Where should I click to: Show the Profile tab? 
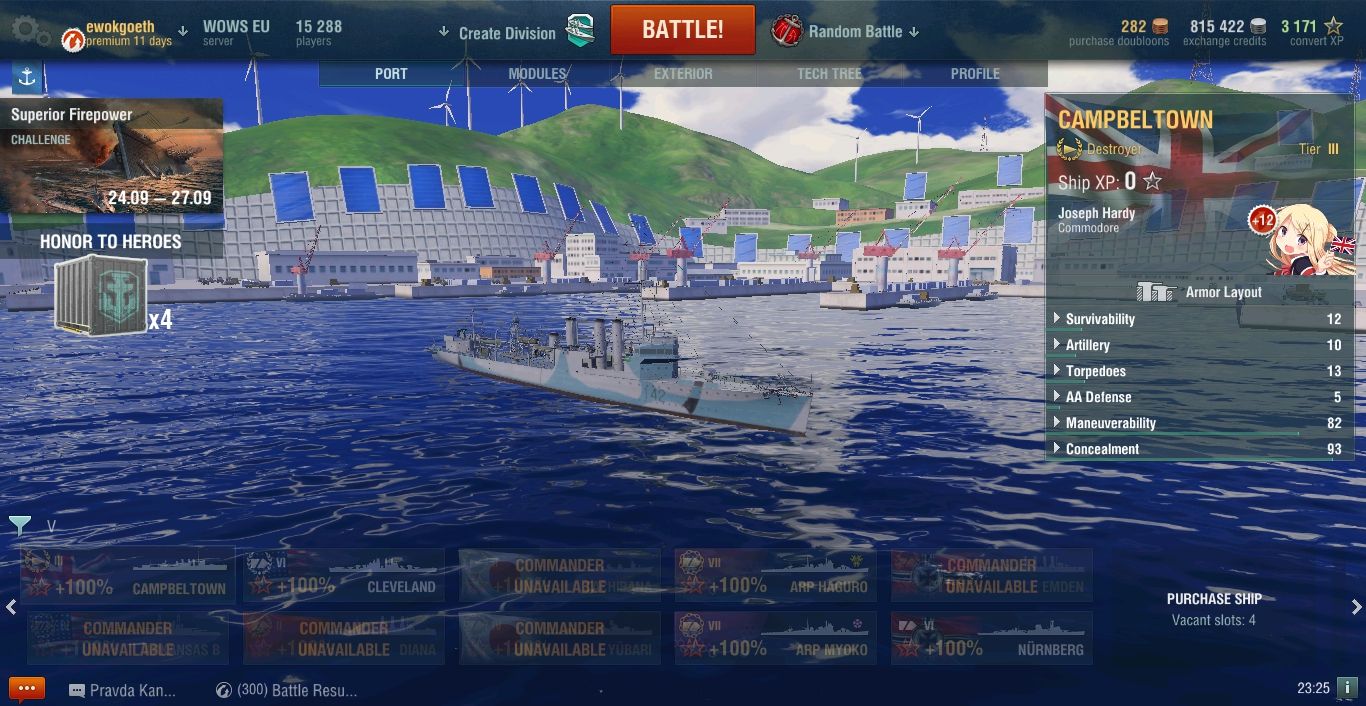pos(975,74)
